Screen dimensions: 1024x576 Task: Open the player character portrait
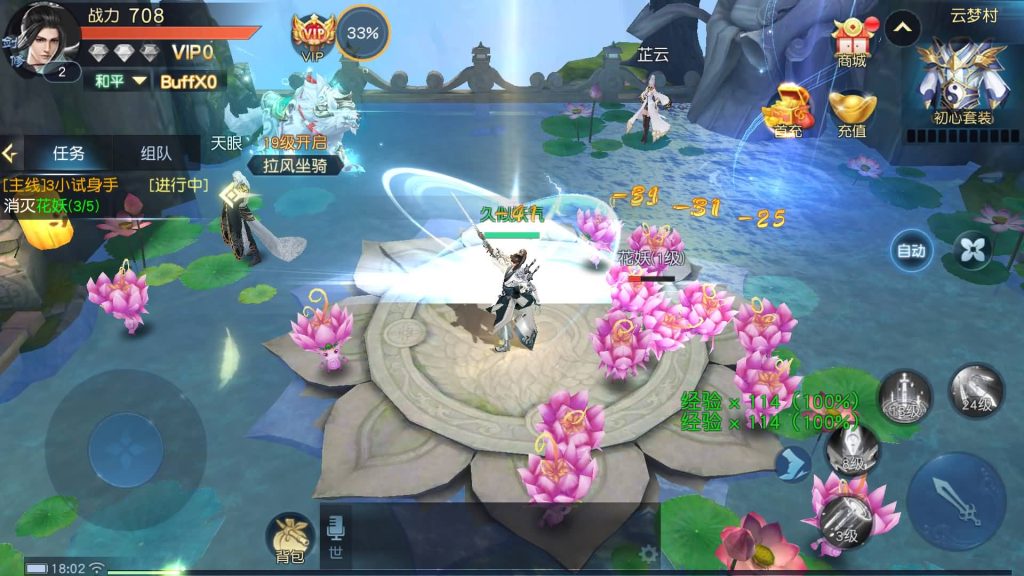(40, 40)
